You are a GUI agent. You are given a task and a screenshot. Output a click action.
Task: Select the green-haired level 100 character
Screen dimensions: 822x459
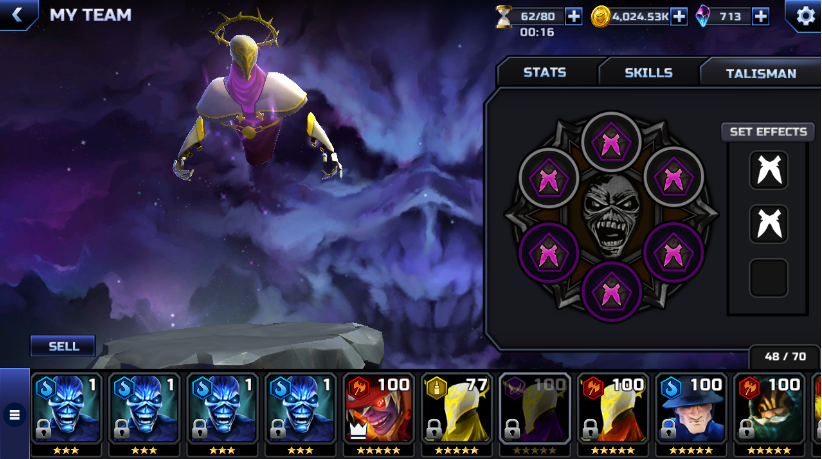(x=767, y=408)
